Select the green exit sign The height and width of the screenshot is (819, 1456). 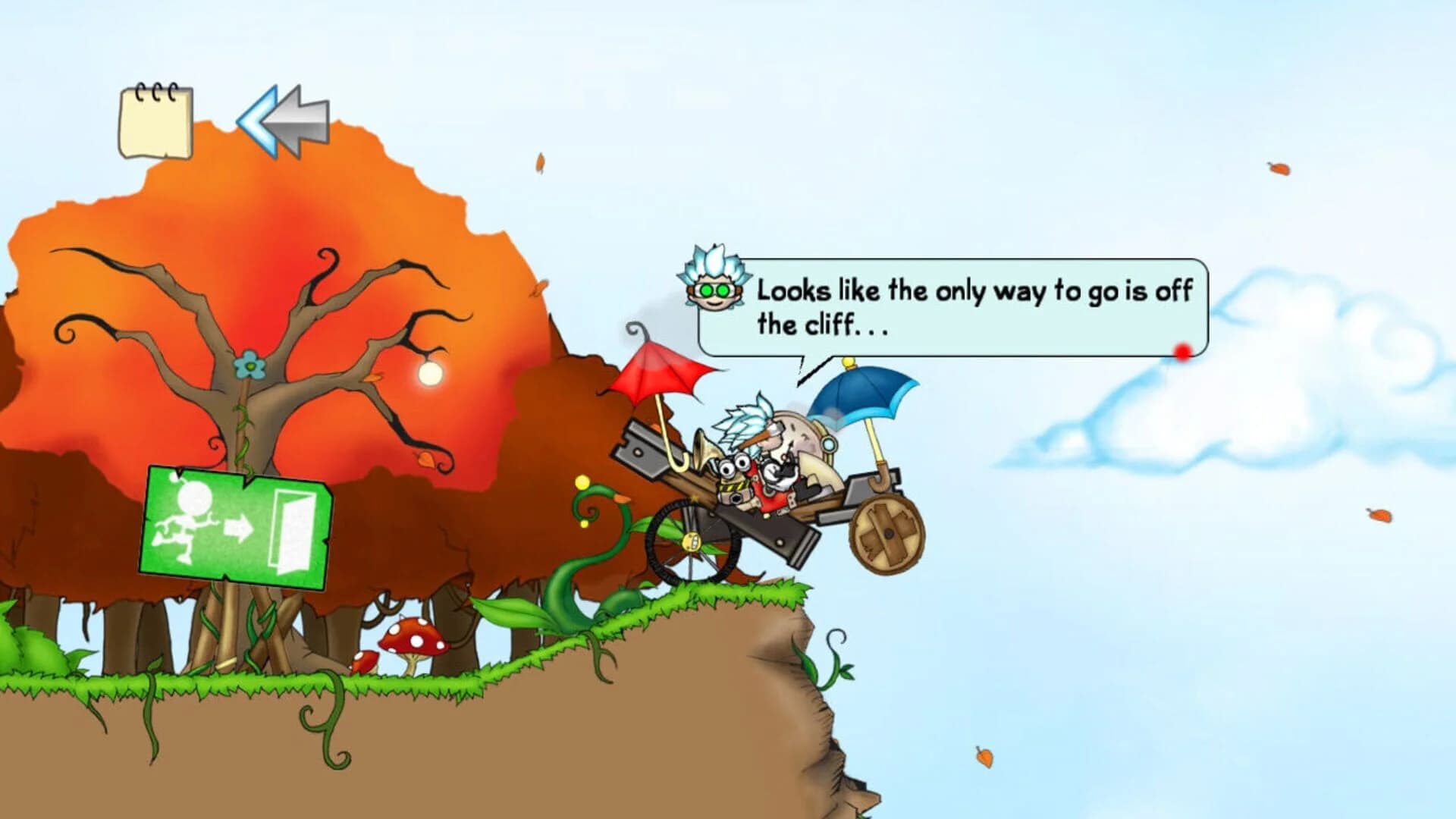click(x=239, y=523)
